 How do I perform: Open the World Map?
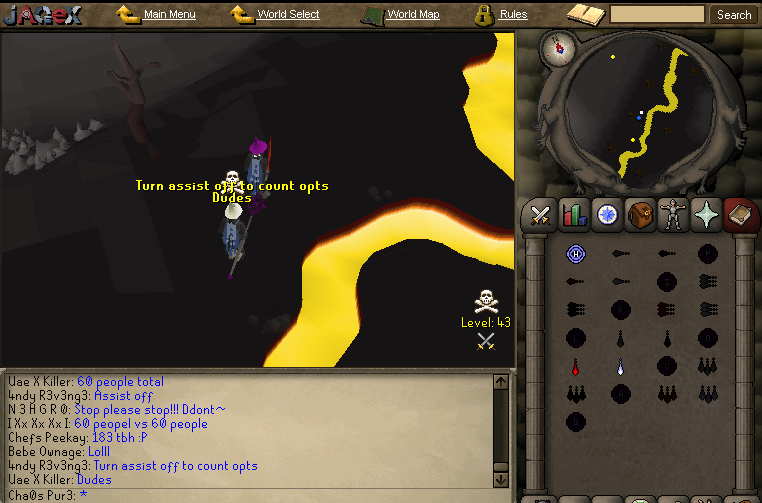[412, 15]
